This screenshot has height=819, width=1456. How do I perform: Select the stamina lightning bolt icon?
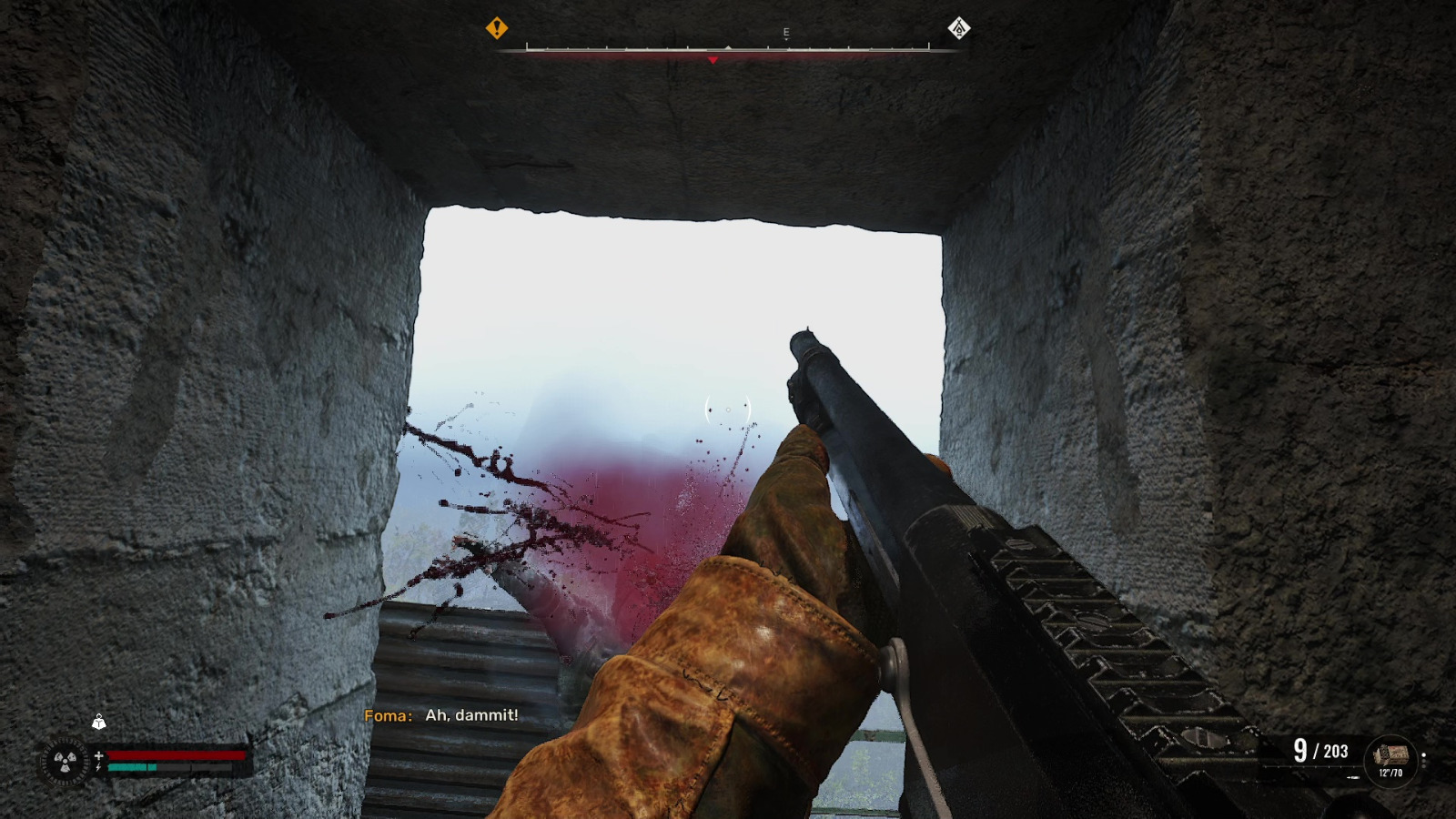tap(99, 767)
